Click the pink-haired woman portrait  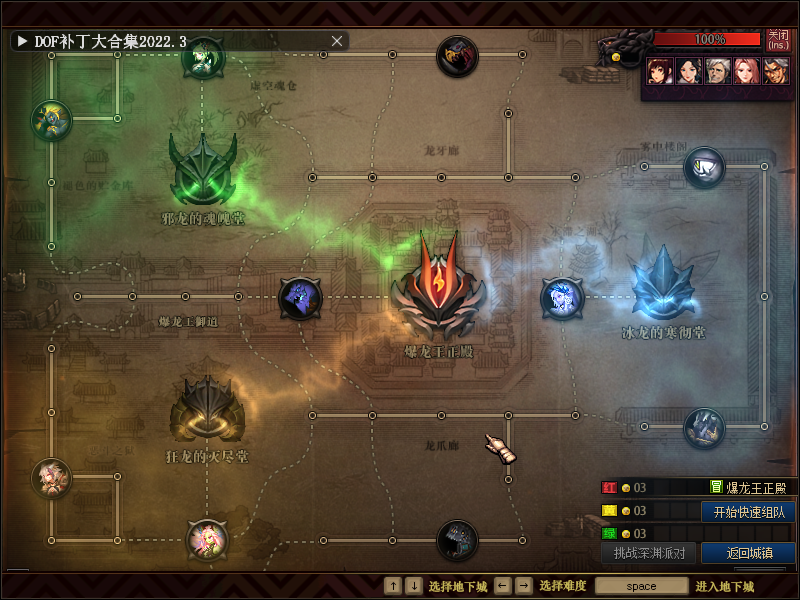click(745, 70)
